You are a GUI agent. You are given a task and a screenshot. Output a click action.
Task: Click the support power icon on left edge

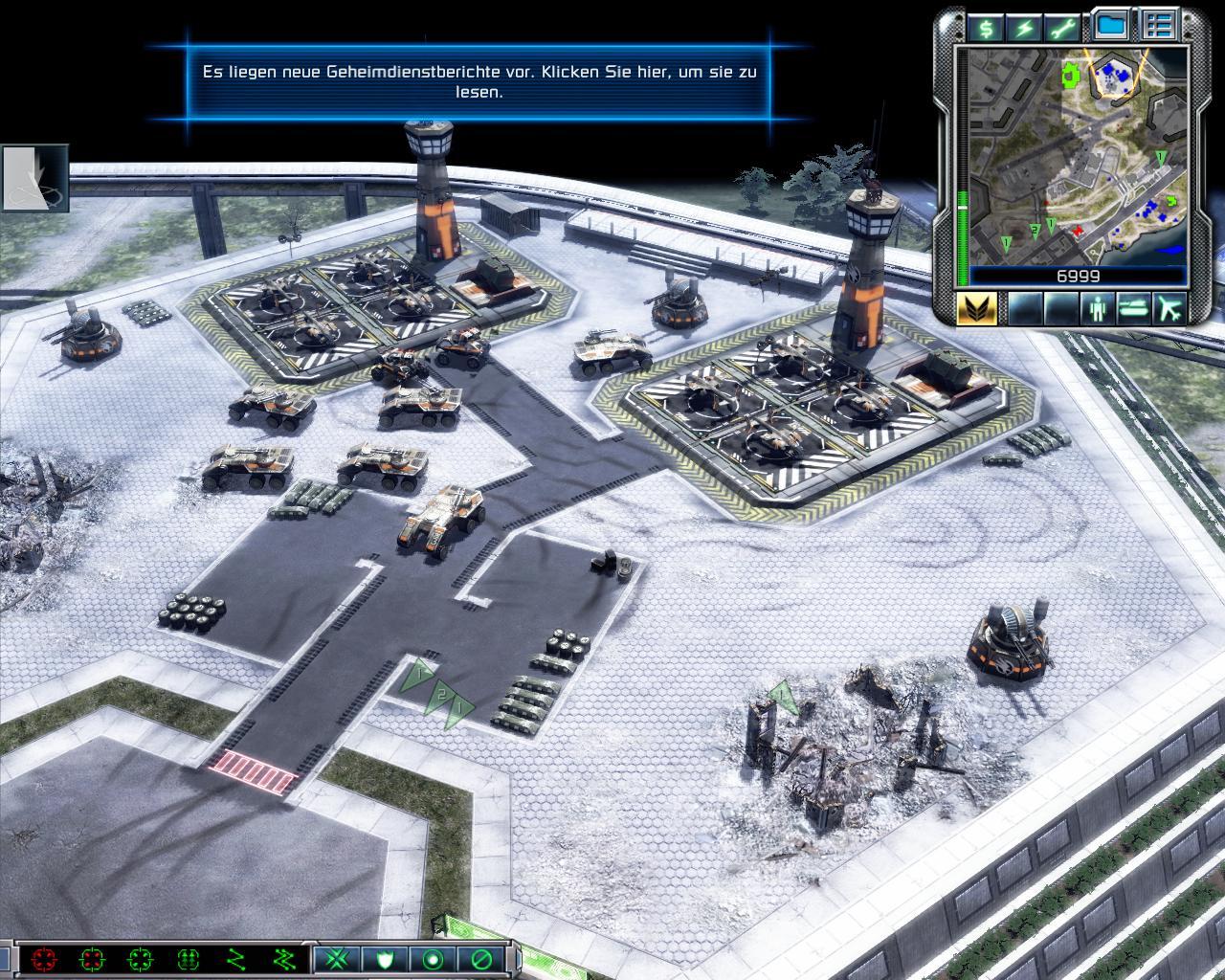point(33,178)
